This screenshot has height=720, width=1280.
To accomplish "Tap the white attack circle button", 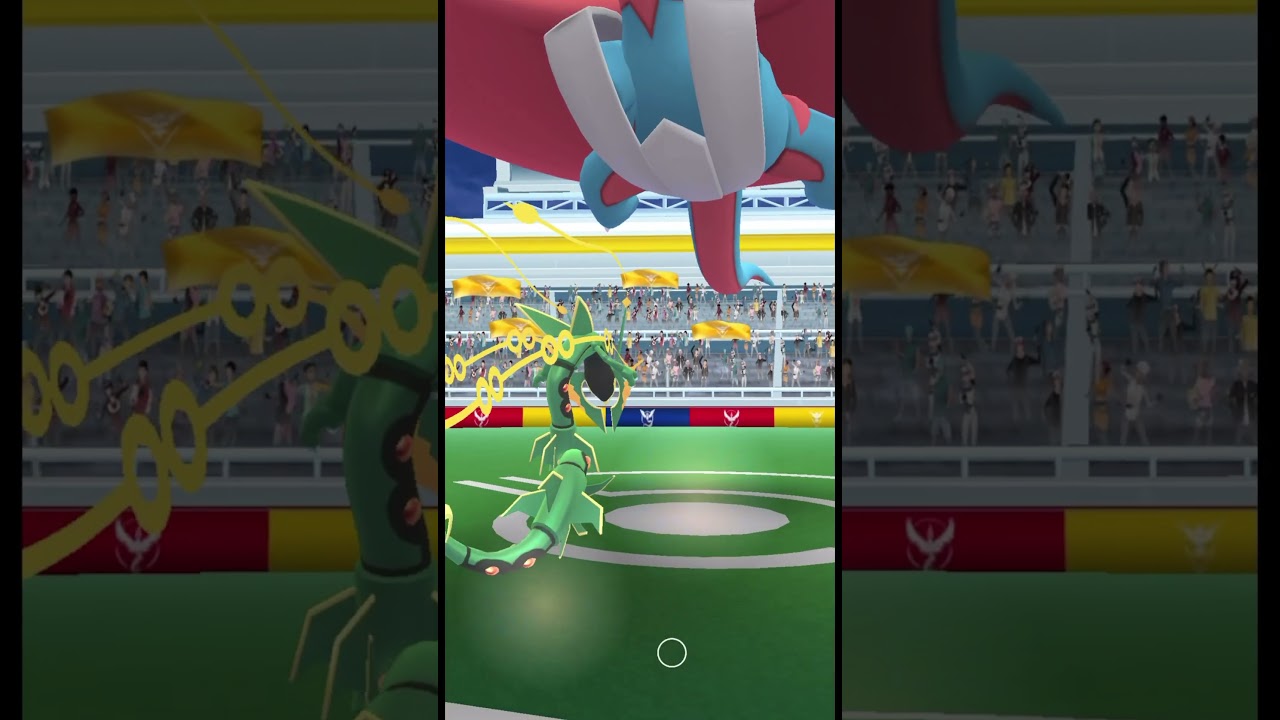I will click(671, 652).
